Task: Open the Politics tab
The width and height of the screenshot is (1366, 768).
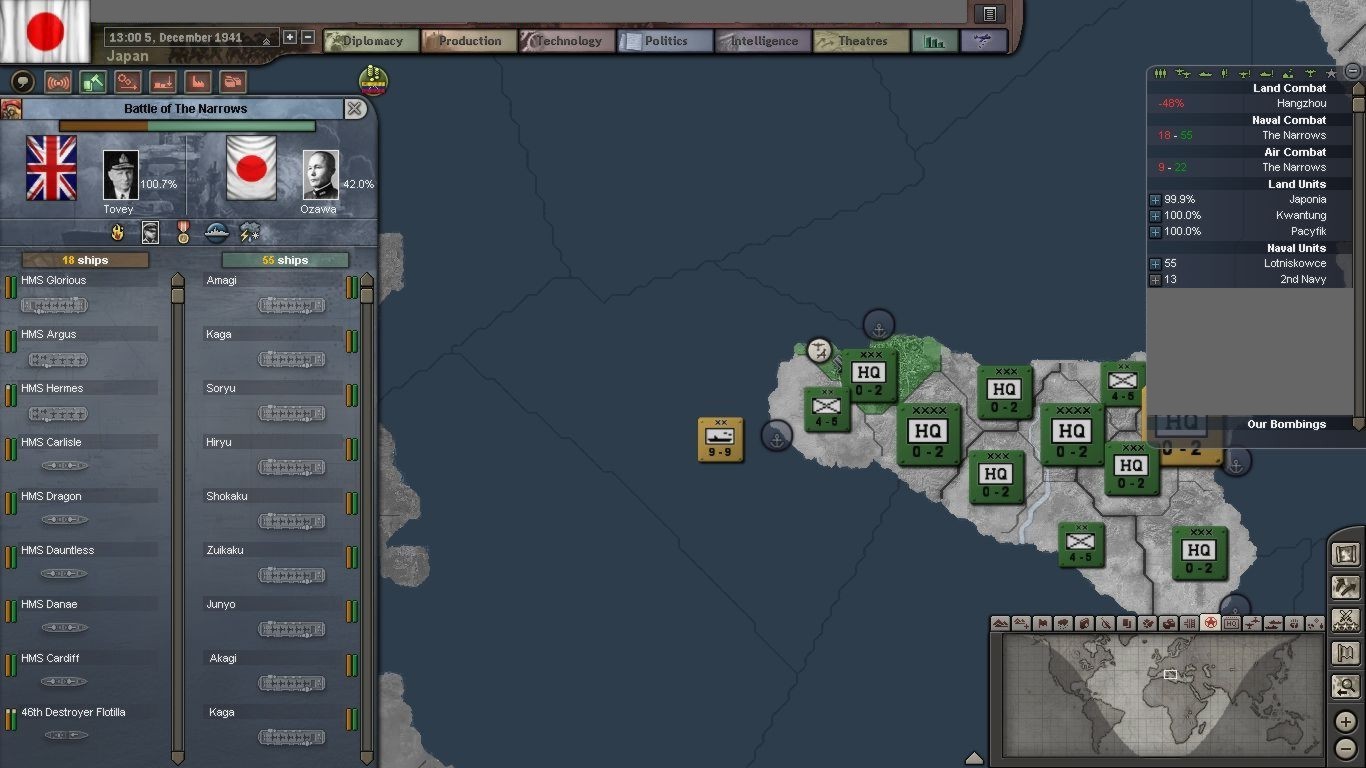Action: click(x=664, y=41)
